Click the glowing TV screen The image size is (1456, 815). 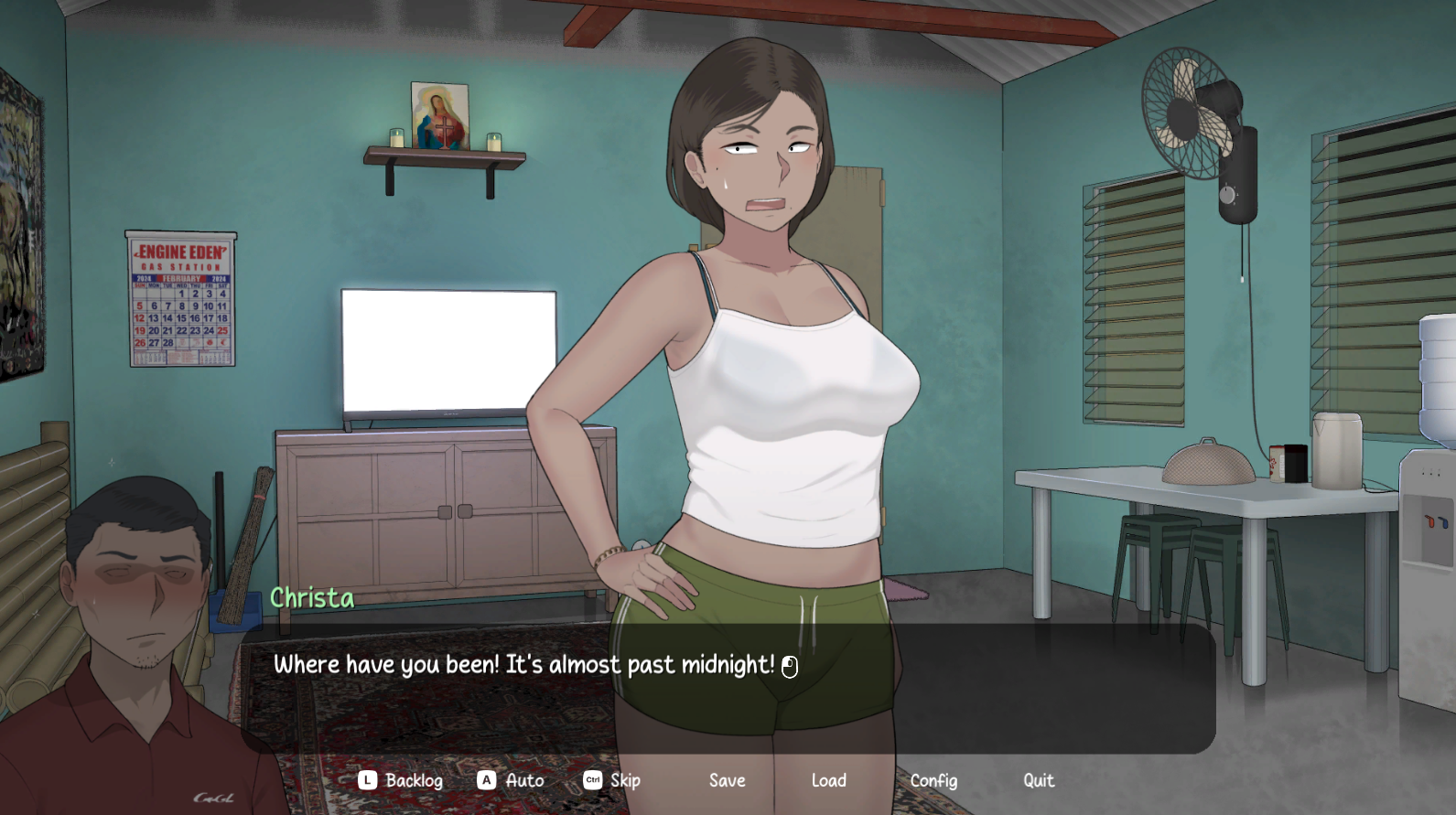[x=448, y=348]
